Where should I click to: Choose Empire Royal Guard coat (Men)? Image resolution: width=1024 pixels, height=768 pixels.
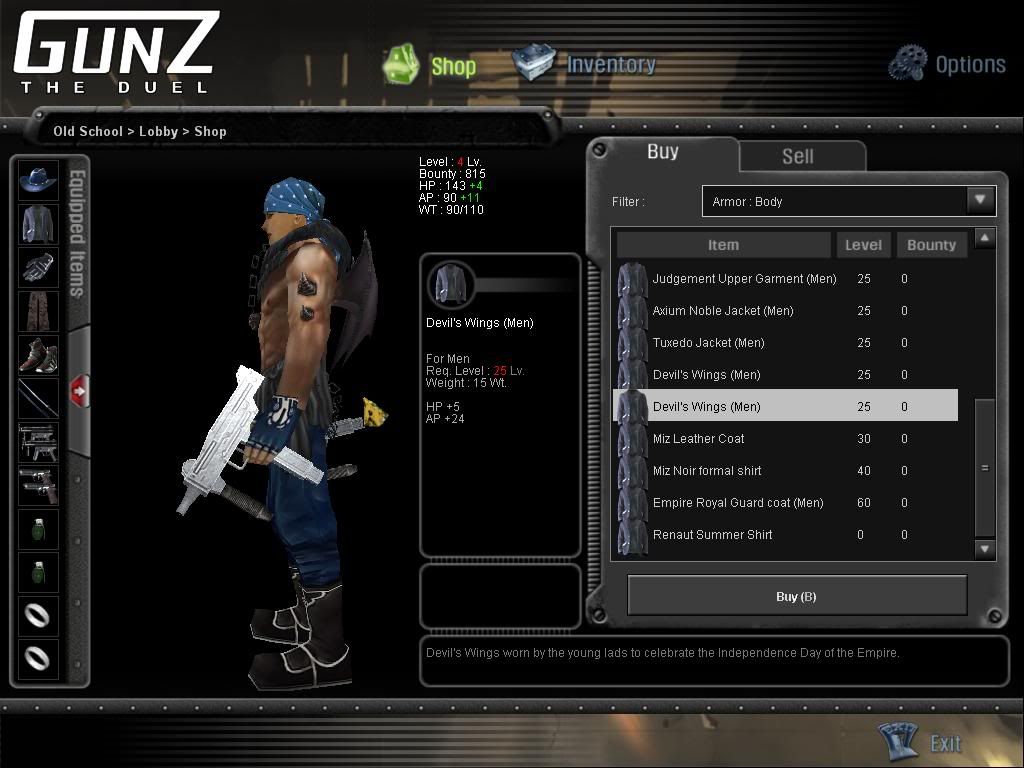737,503
